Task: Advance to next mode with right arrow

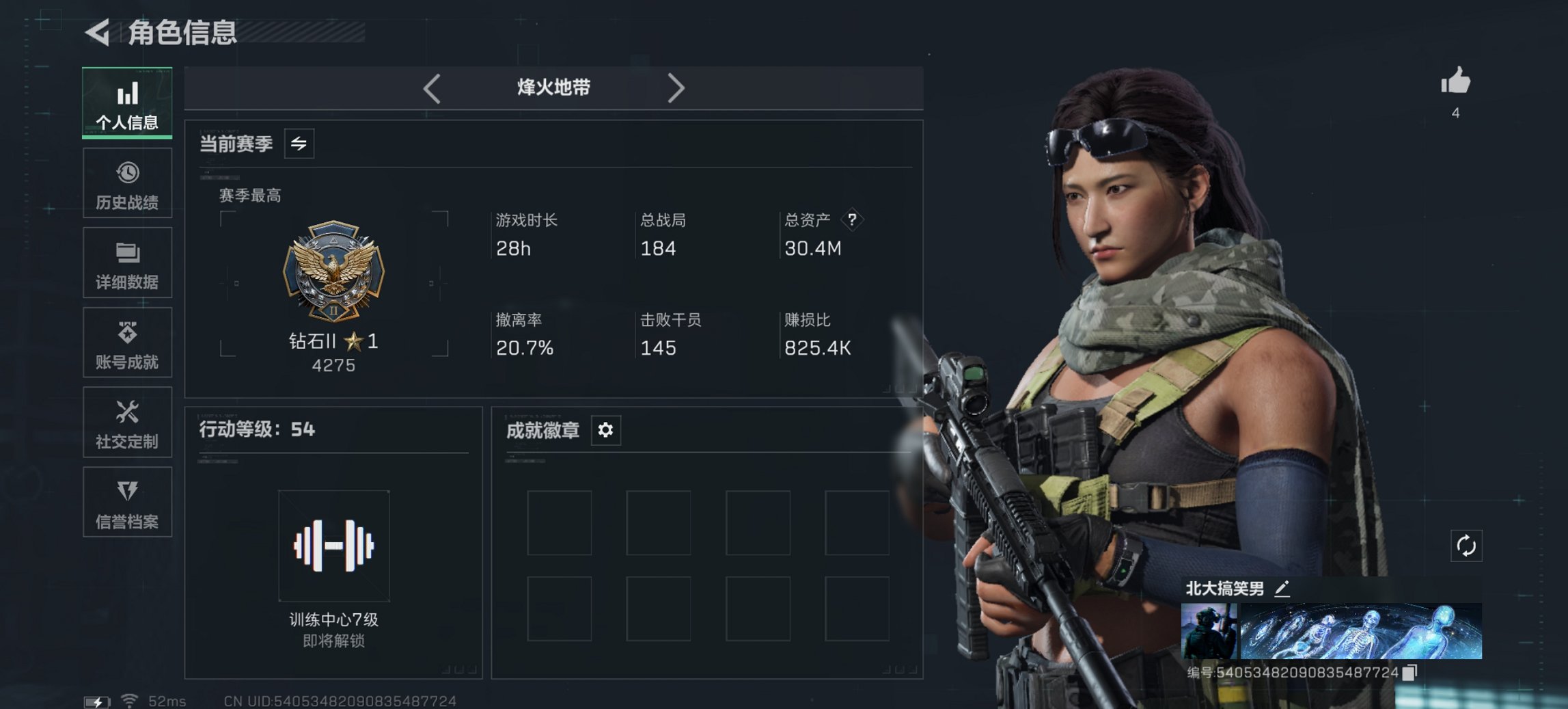Action: (677, 88)
